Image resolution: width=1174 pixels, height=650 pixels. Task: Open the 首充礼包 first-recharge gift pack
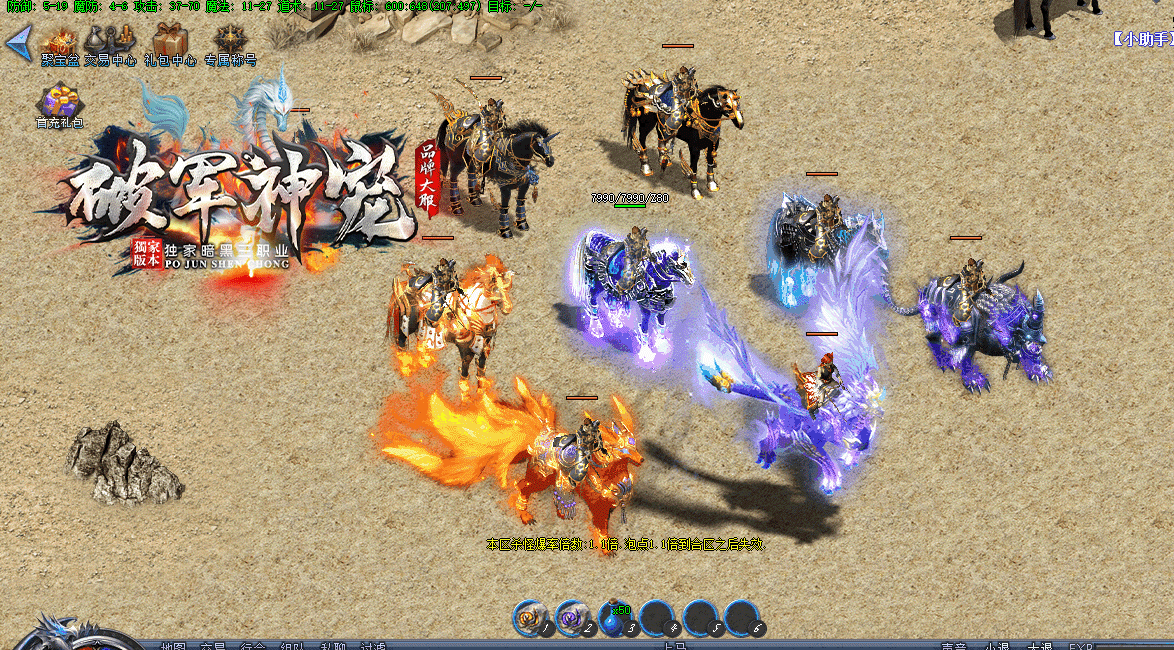tap(60, 105)
